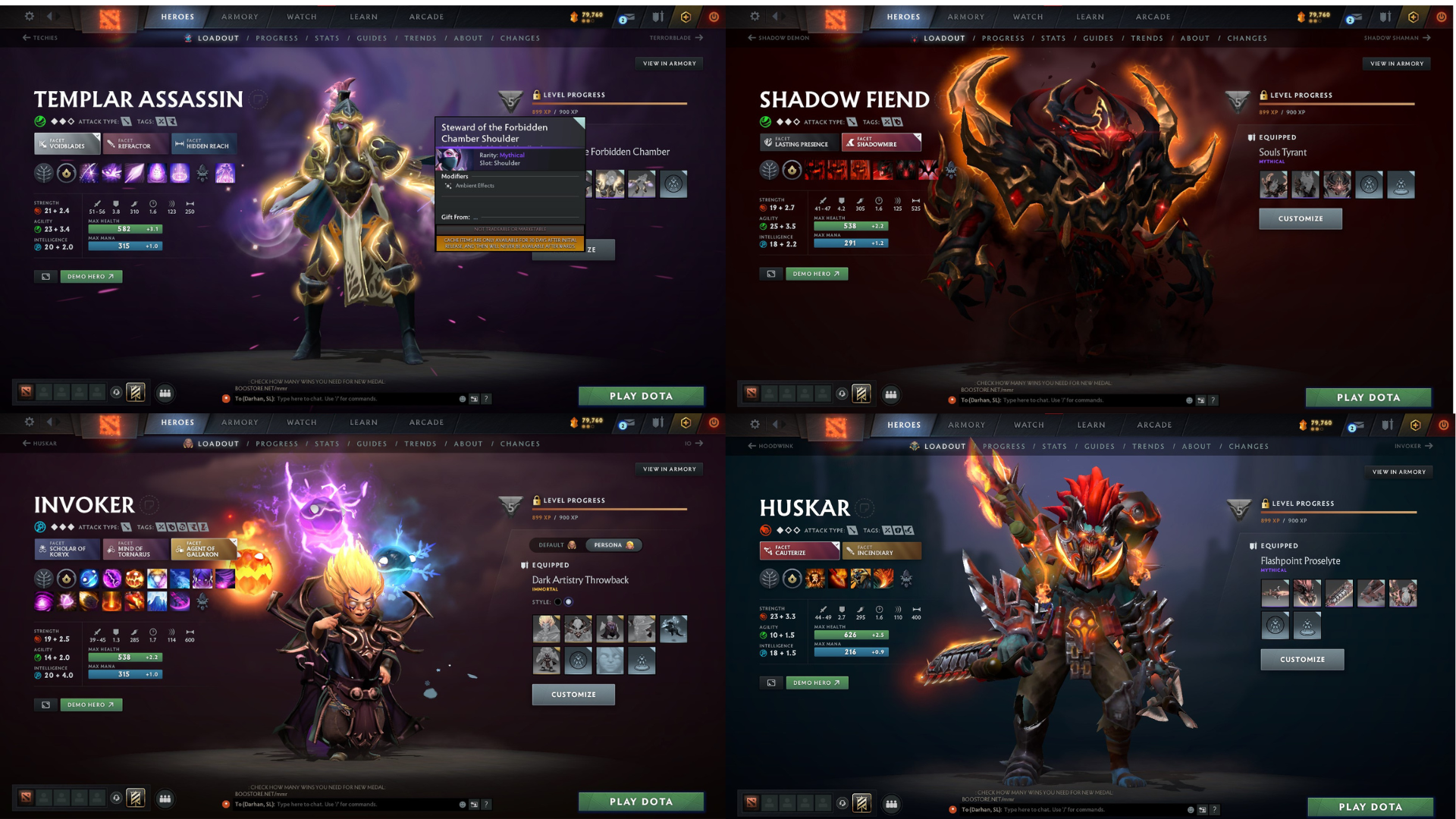The height and width of the screenshot is (819, 1456).
Task: Open Templar Assassin's talent tree icon
Action: coord(42,173)
